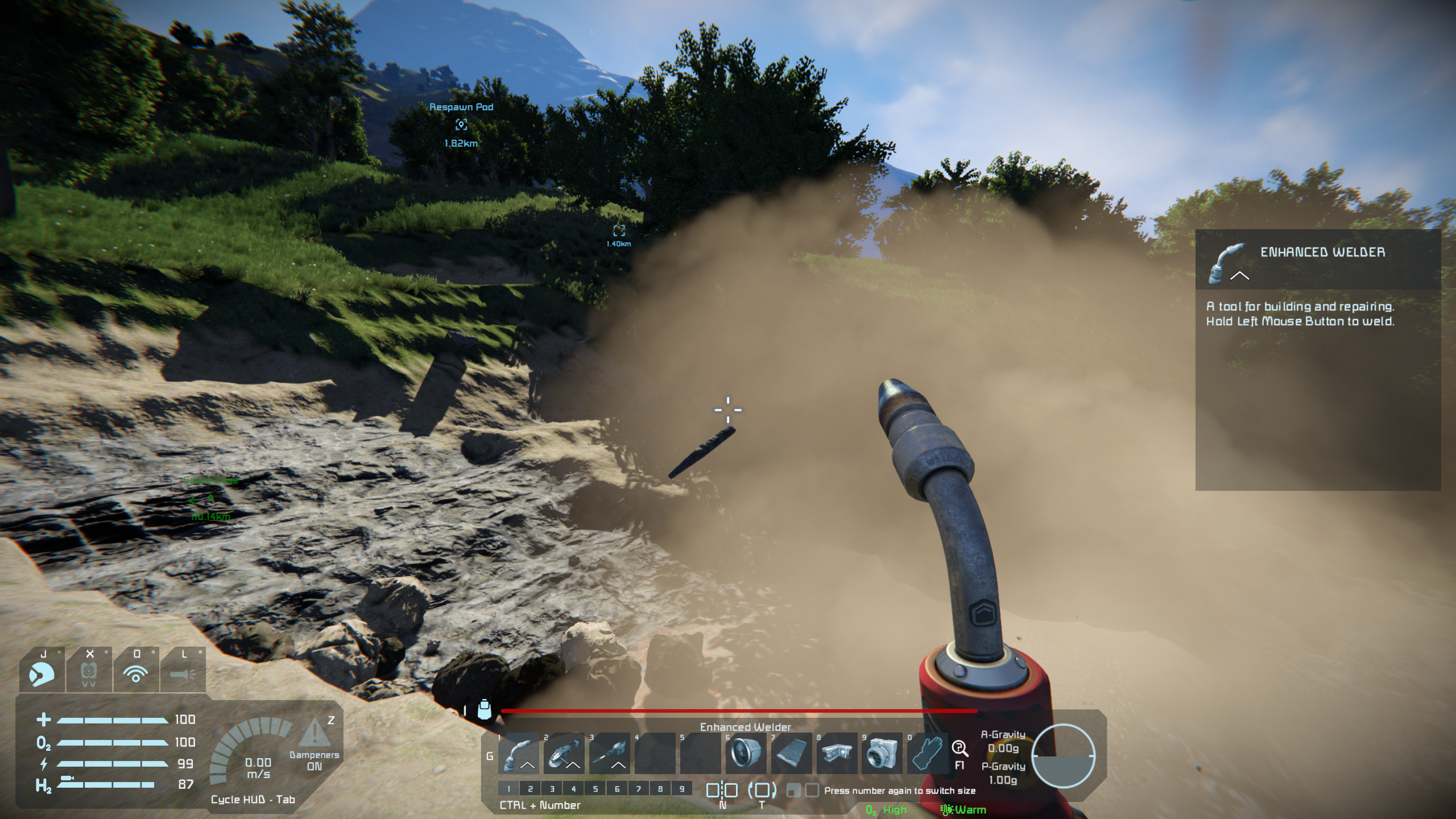1456x819 pixels.
Task: Choose the thruster block in the hotbar
Action: 746,753
